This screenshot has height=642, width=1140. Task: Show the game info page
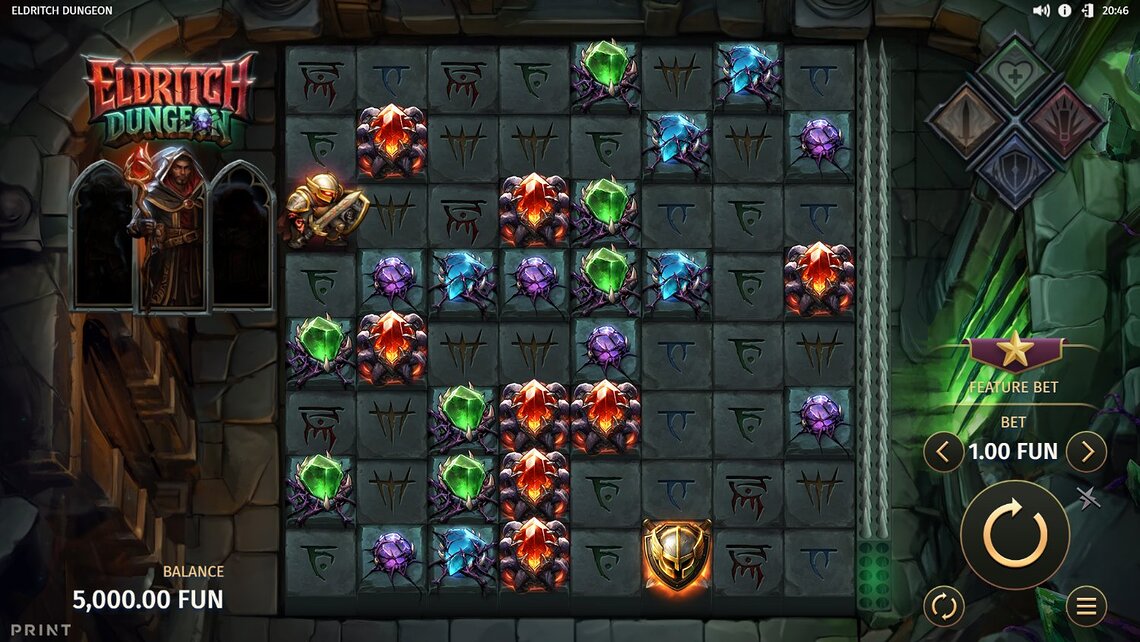1065,10
